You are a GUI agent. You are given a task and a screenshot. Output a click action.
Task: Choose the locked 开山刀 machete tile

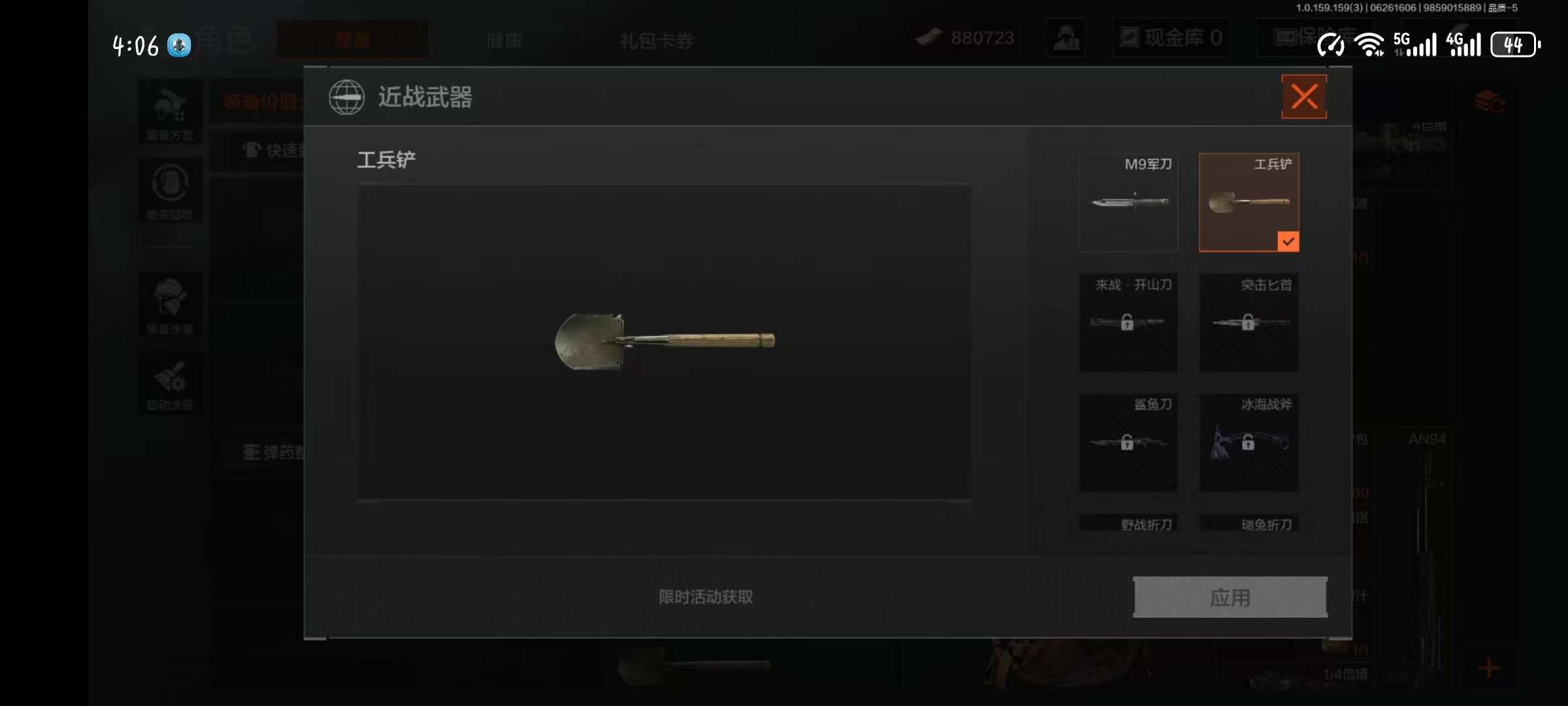pos(1128,322)
